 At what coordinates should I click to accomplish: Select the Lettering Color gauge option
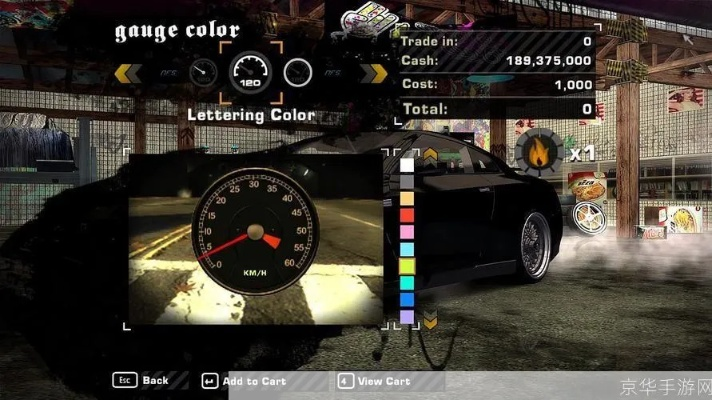[x=252, y=71]
